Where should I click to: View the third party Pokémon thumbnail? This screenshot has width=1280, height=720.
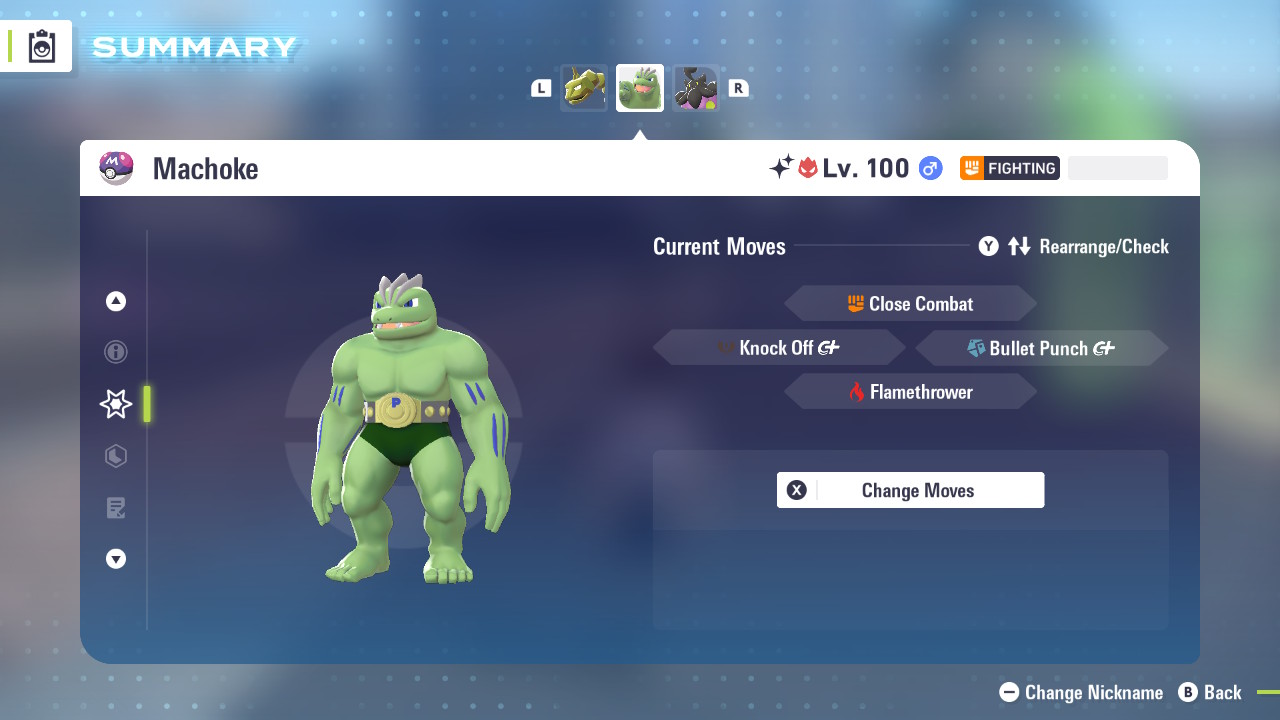(x=696, y=88)
